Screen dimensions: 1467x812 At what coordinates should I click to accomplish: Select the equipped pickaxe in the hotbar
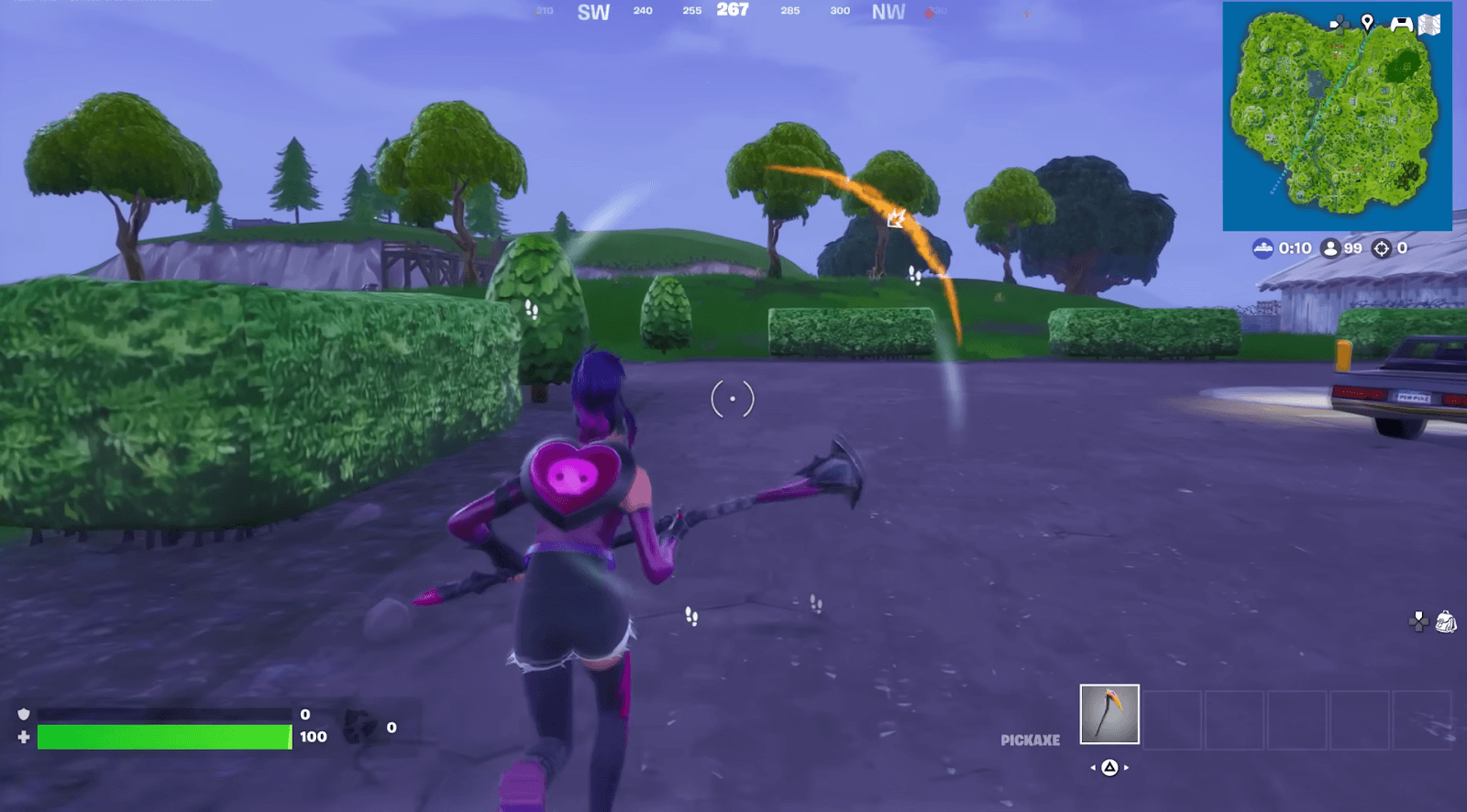coord(1109,714)
